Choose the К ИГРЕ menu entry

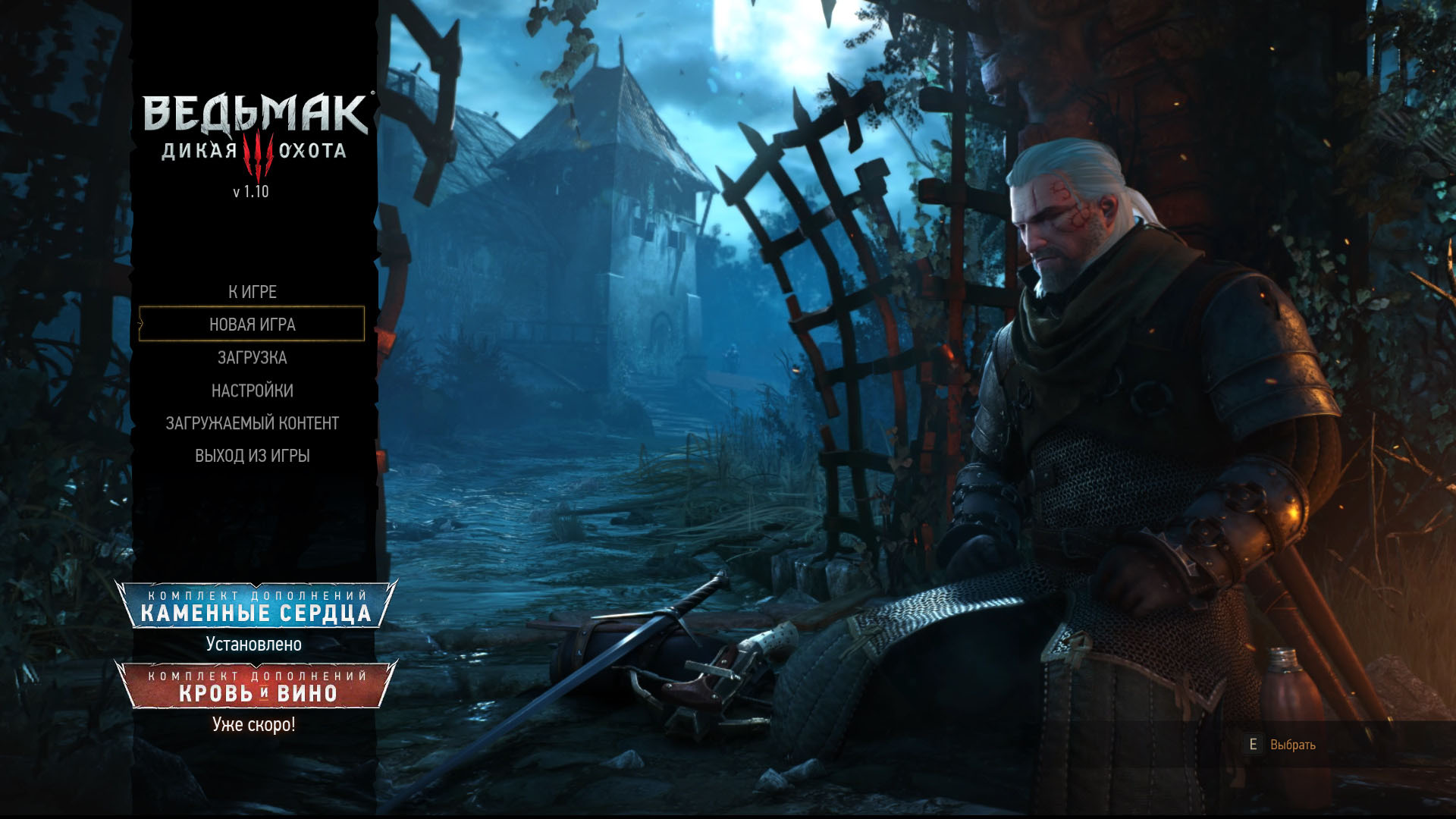coord(253,292)
